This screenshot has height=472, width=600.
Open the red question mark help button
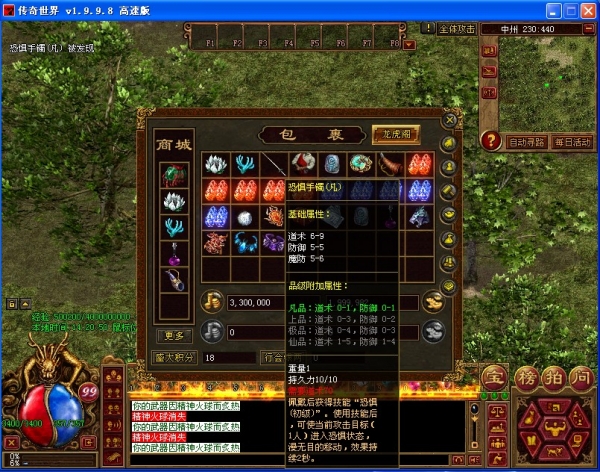point(490,140)
